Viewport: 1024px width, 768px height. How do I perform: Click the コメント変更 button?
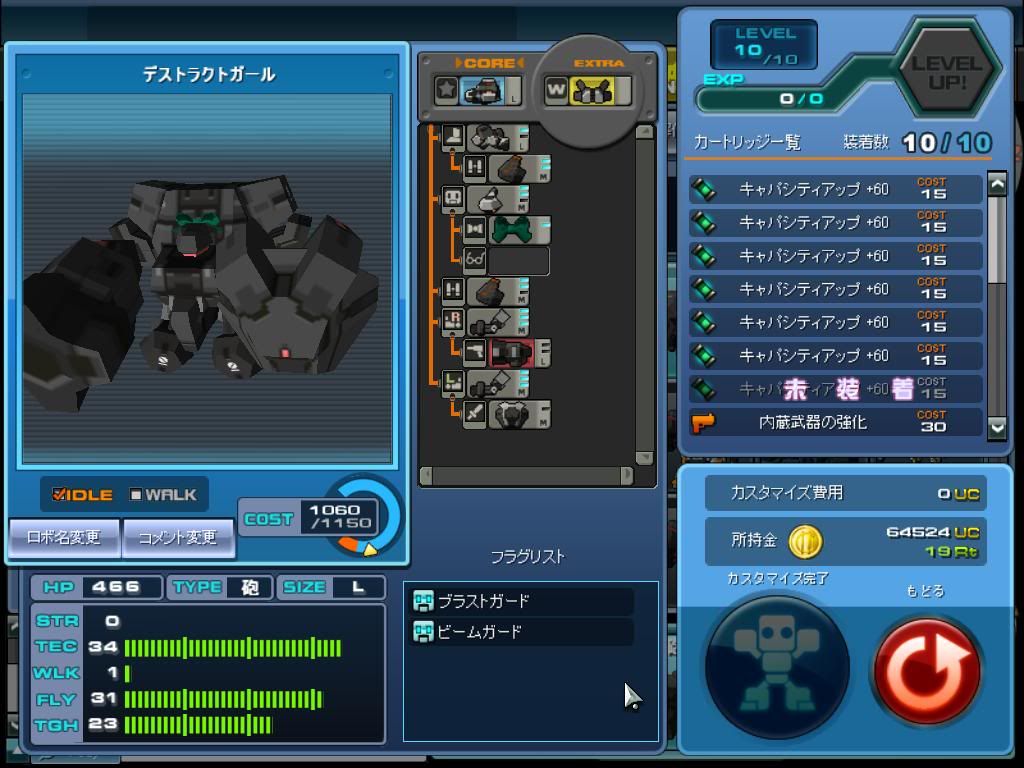(178, 538)
